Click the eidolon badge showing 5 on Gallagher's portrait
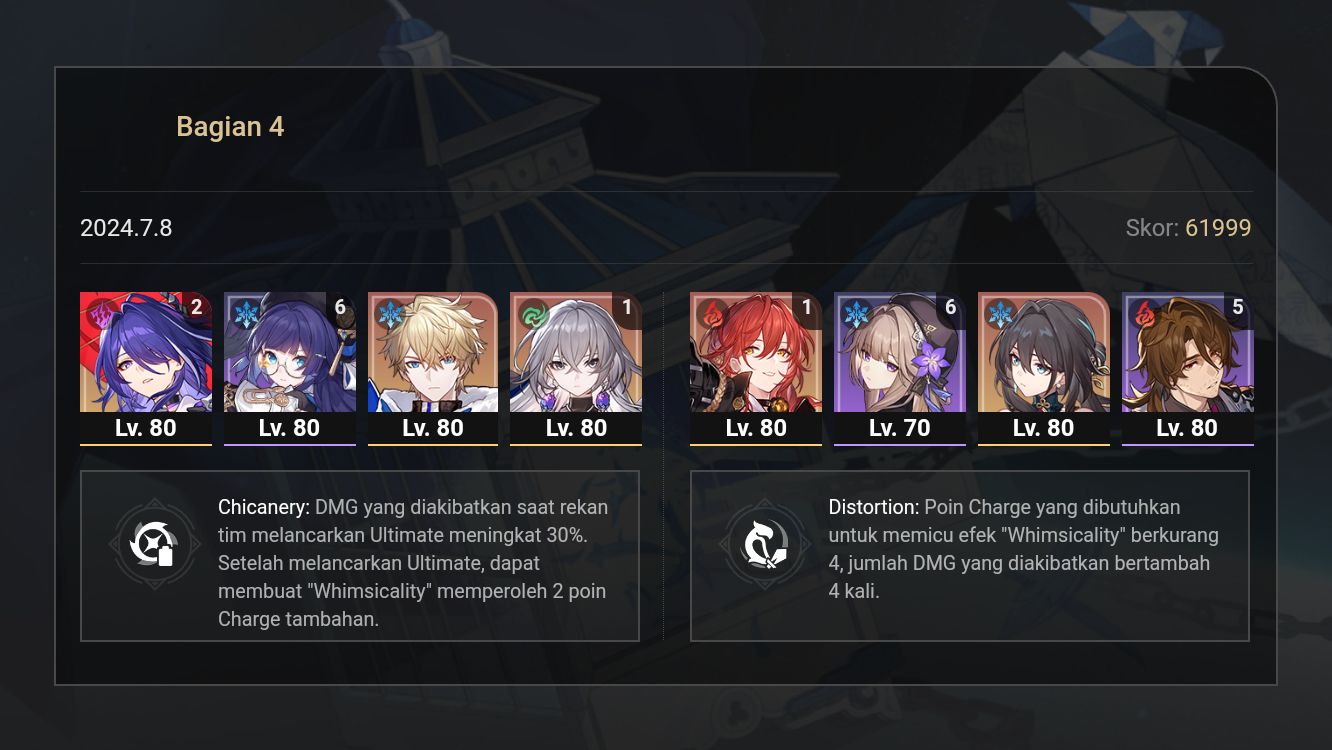The width and height of the screenshot is (1332, 750). pos(1238,308)
